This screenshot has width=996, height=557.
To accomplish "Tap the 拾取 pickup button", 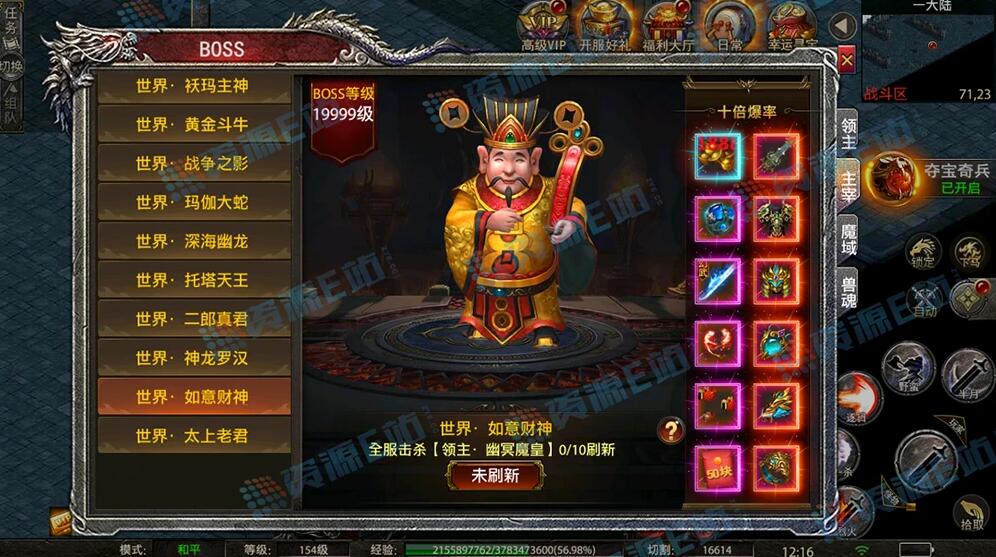I will point(971,511).
